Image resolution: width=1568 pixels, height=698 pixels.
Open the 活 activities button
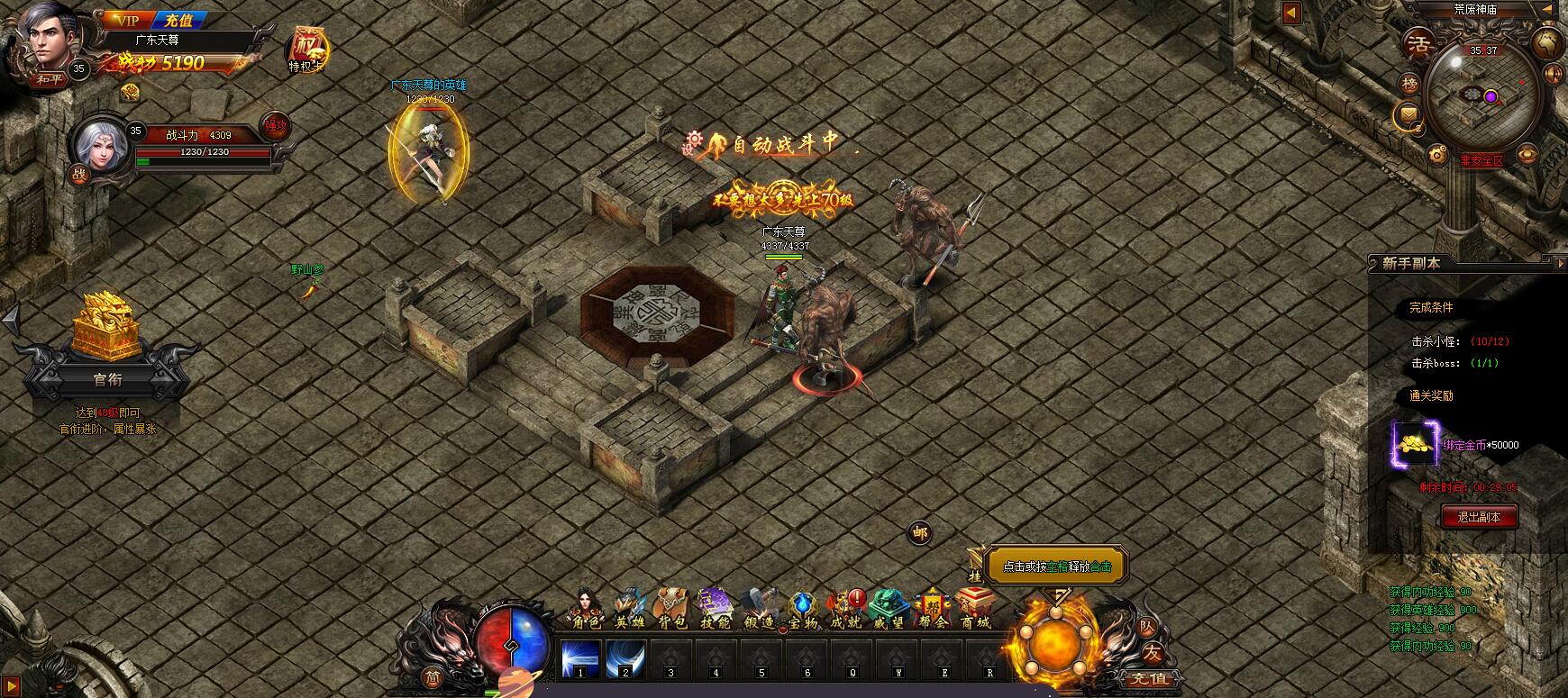coord(1420,44)
